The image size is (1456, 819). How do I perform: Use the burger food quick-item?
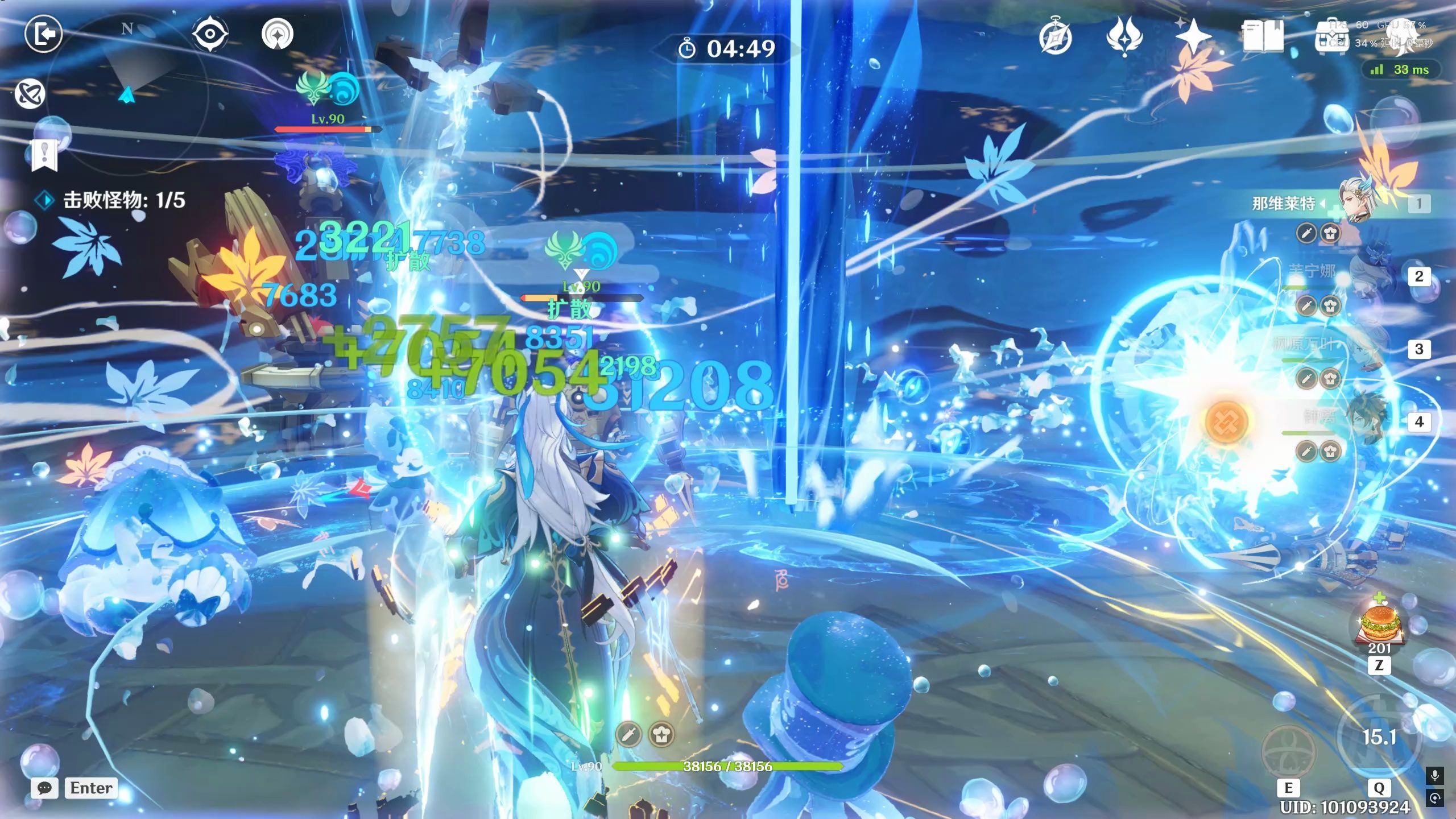1379,626
